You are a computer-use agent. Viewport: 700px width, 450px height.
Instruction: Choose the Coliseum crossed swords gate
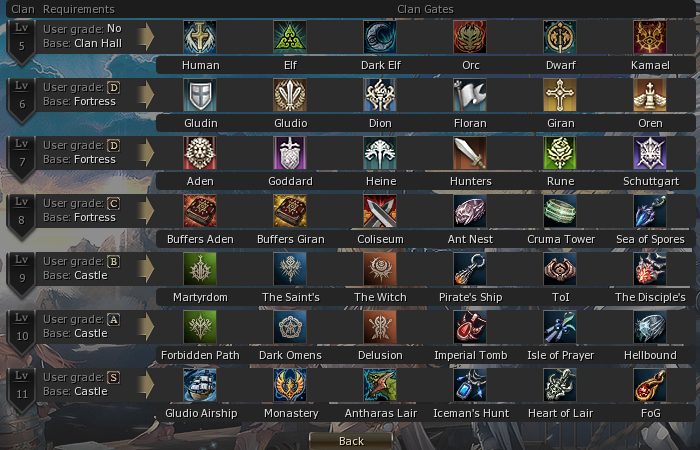(380, 212)
